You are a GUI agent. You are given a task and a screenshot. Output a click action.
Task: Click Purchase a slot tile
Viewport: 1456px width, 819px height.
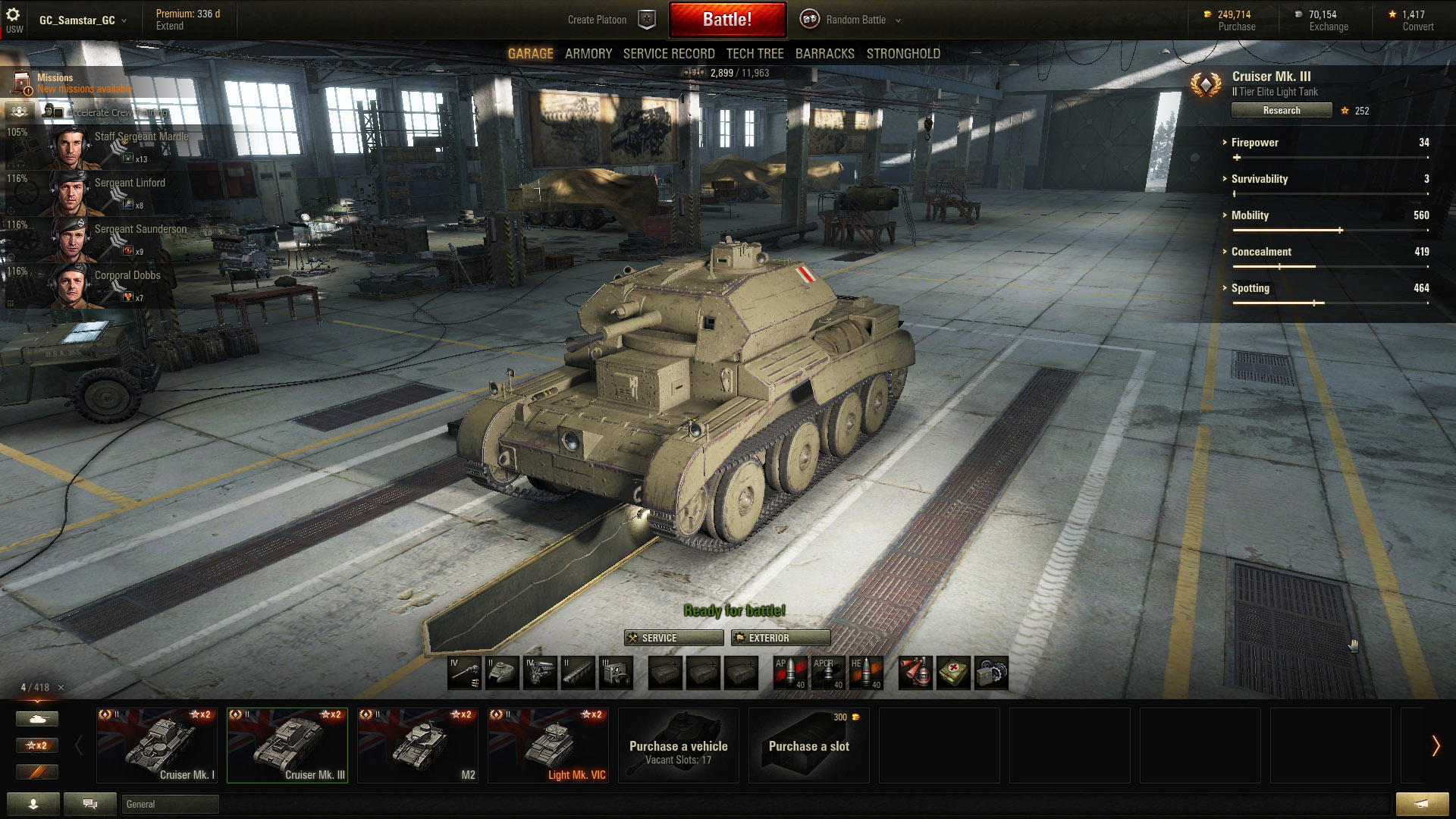[809, 745]
